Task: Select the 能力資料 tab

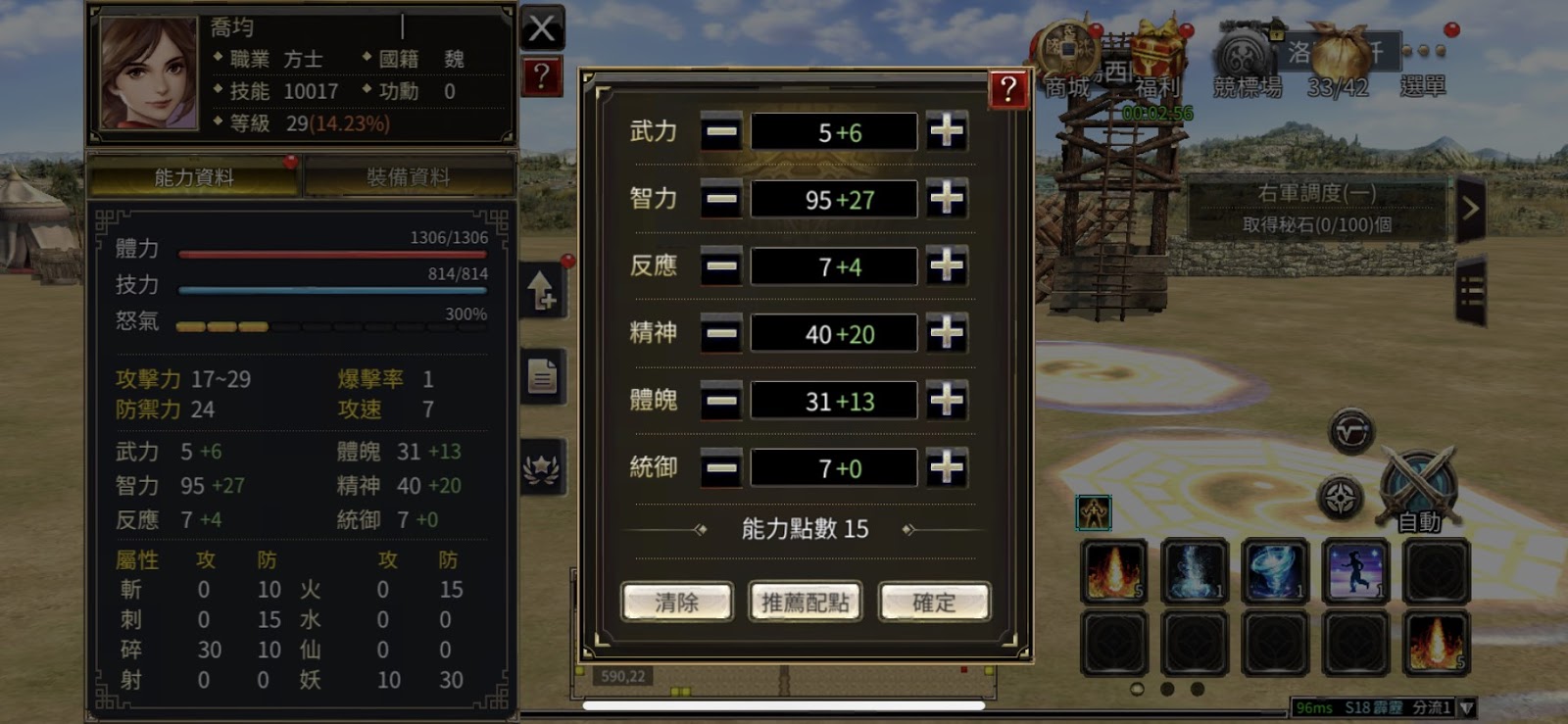Action: (x=194, y=177)
